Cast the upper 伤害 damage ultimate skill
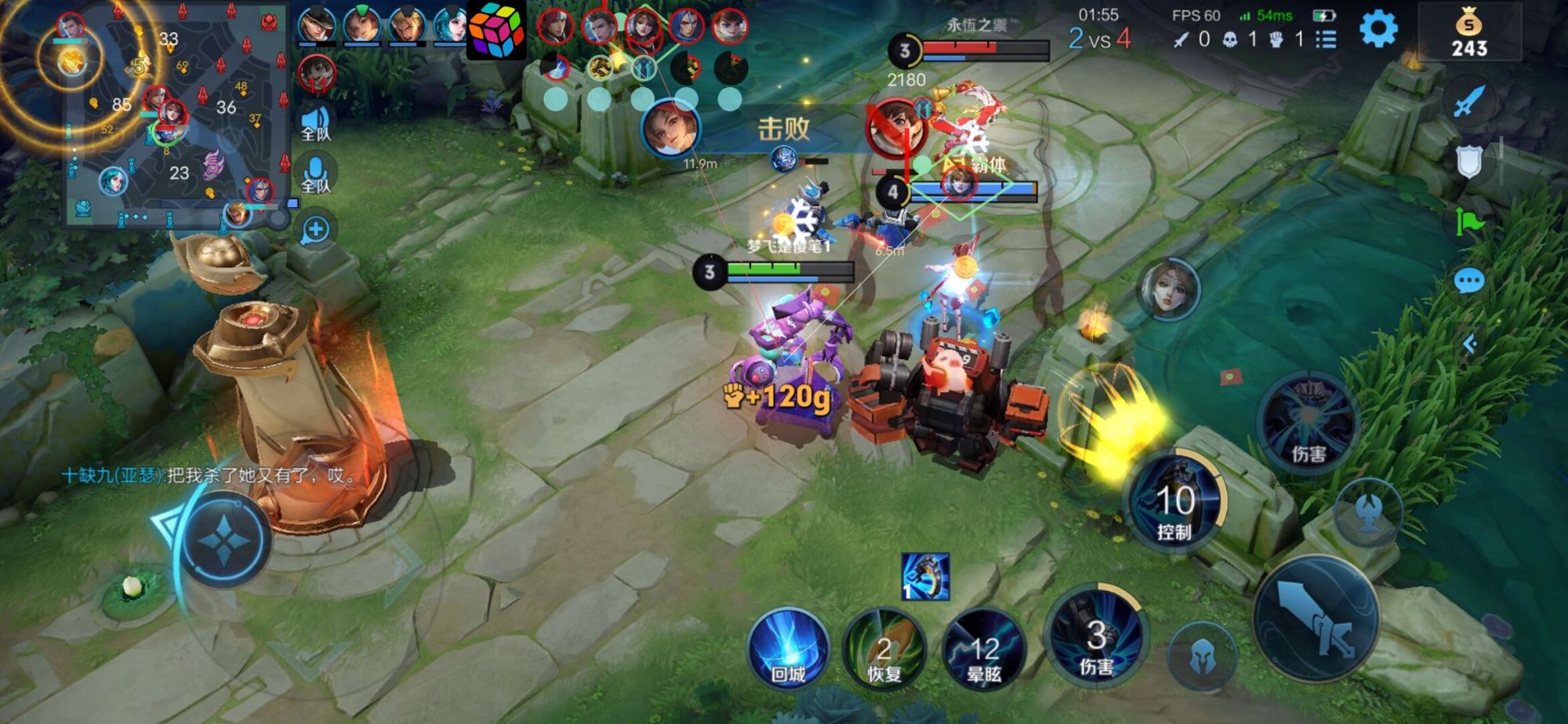 pyautogui.click(x=1307, y=424)
